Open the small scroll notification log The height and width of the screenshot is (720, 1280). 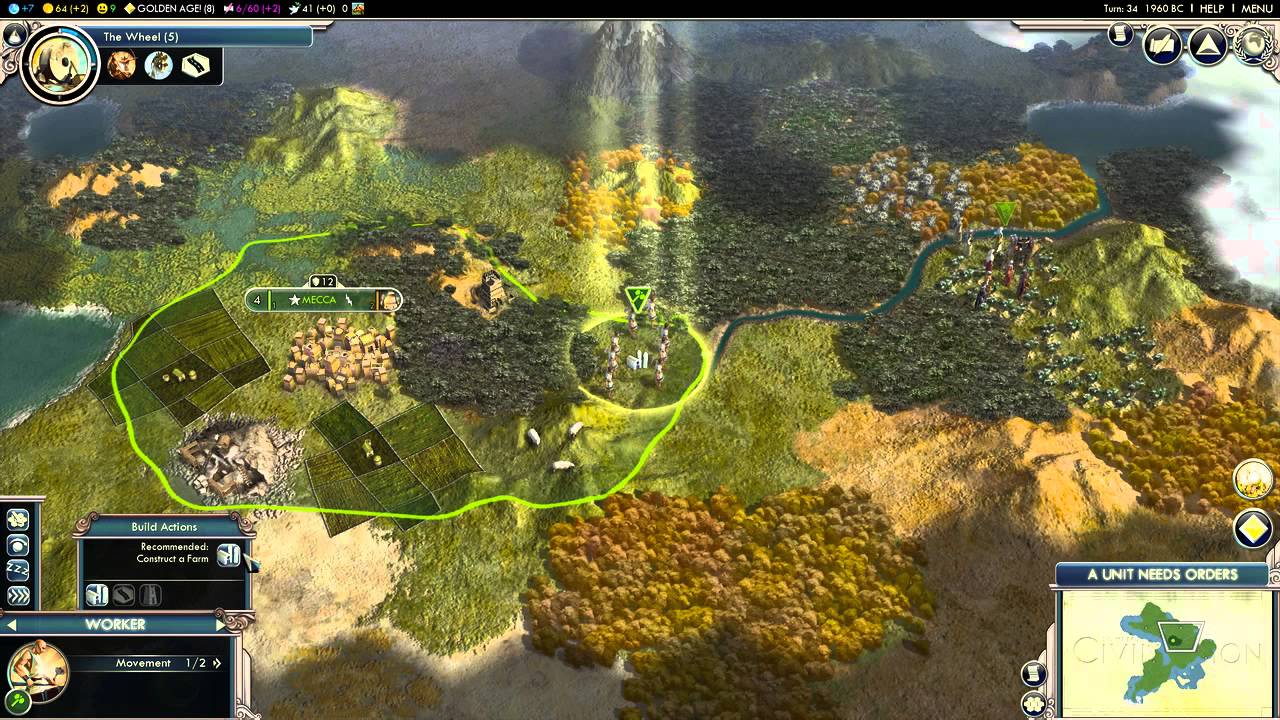1120,35
